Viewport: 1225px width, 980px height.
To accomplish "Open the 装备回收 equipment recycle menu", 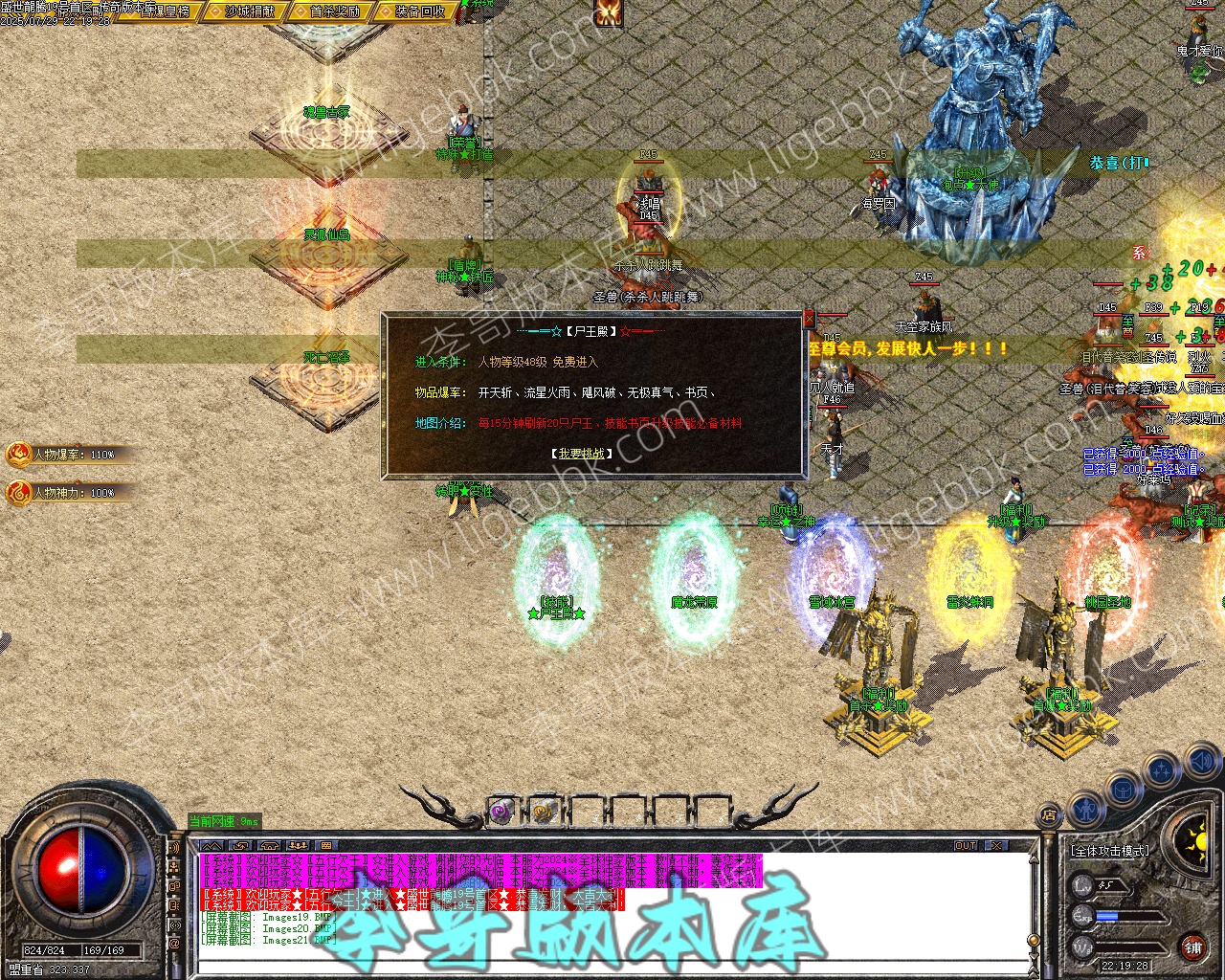I will [x=419, y=11].
